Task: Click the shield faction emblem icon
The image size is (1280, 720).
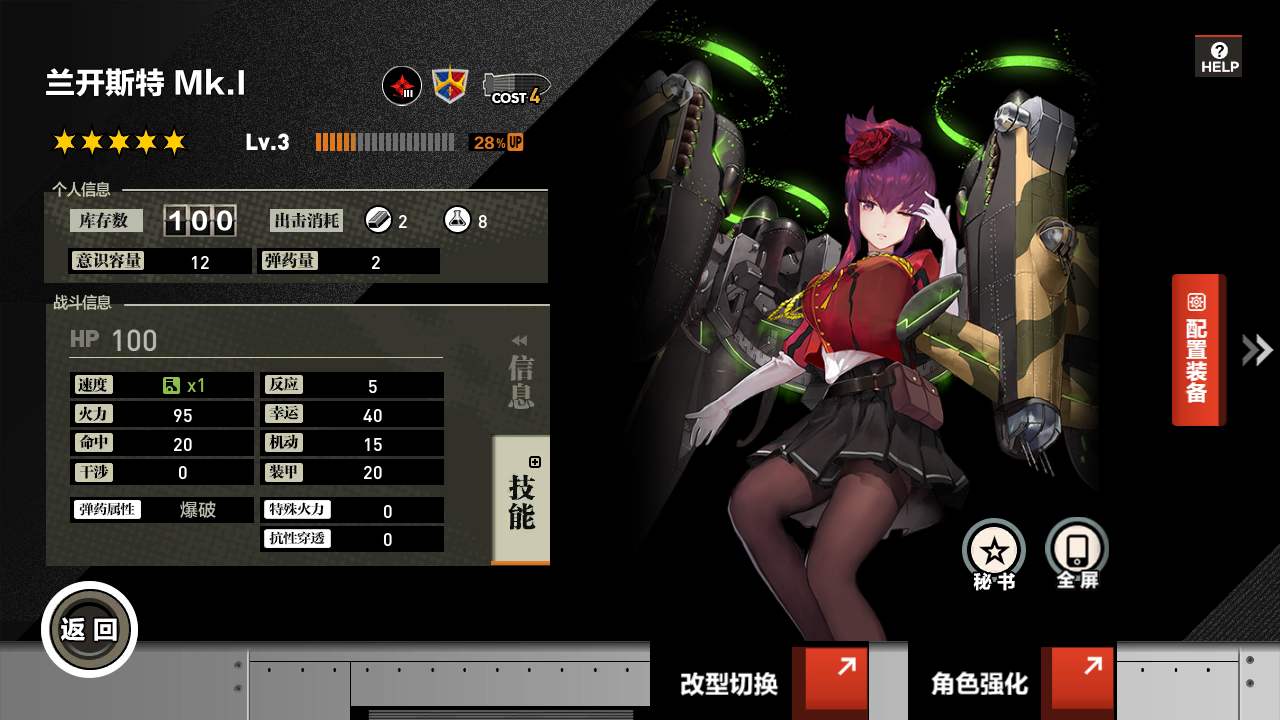Action: coord(450,86)
